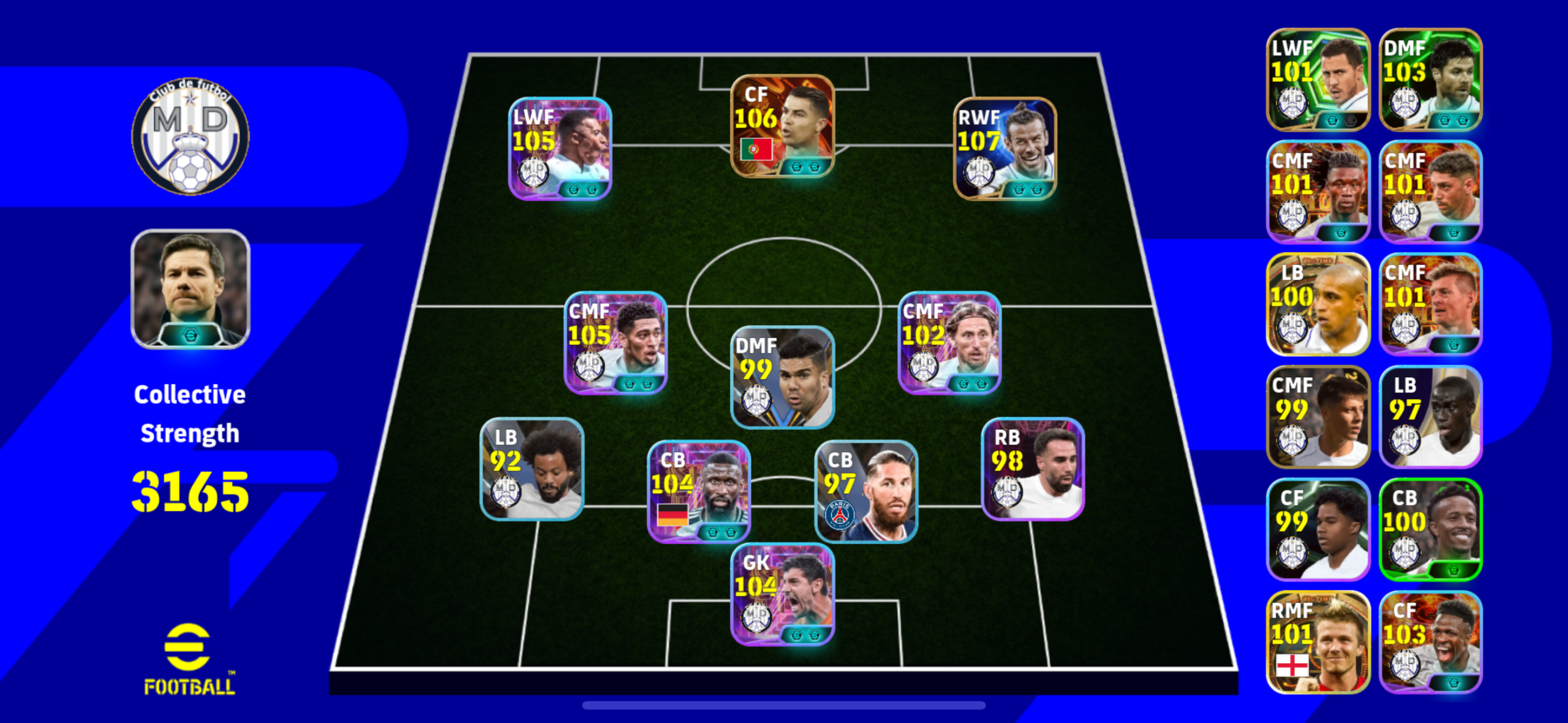Open the GK 104 goalkeeper card
The width and height of the screenshot is (1568, 723).
point(782,594)
